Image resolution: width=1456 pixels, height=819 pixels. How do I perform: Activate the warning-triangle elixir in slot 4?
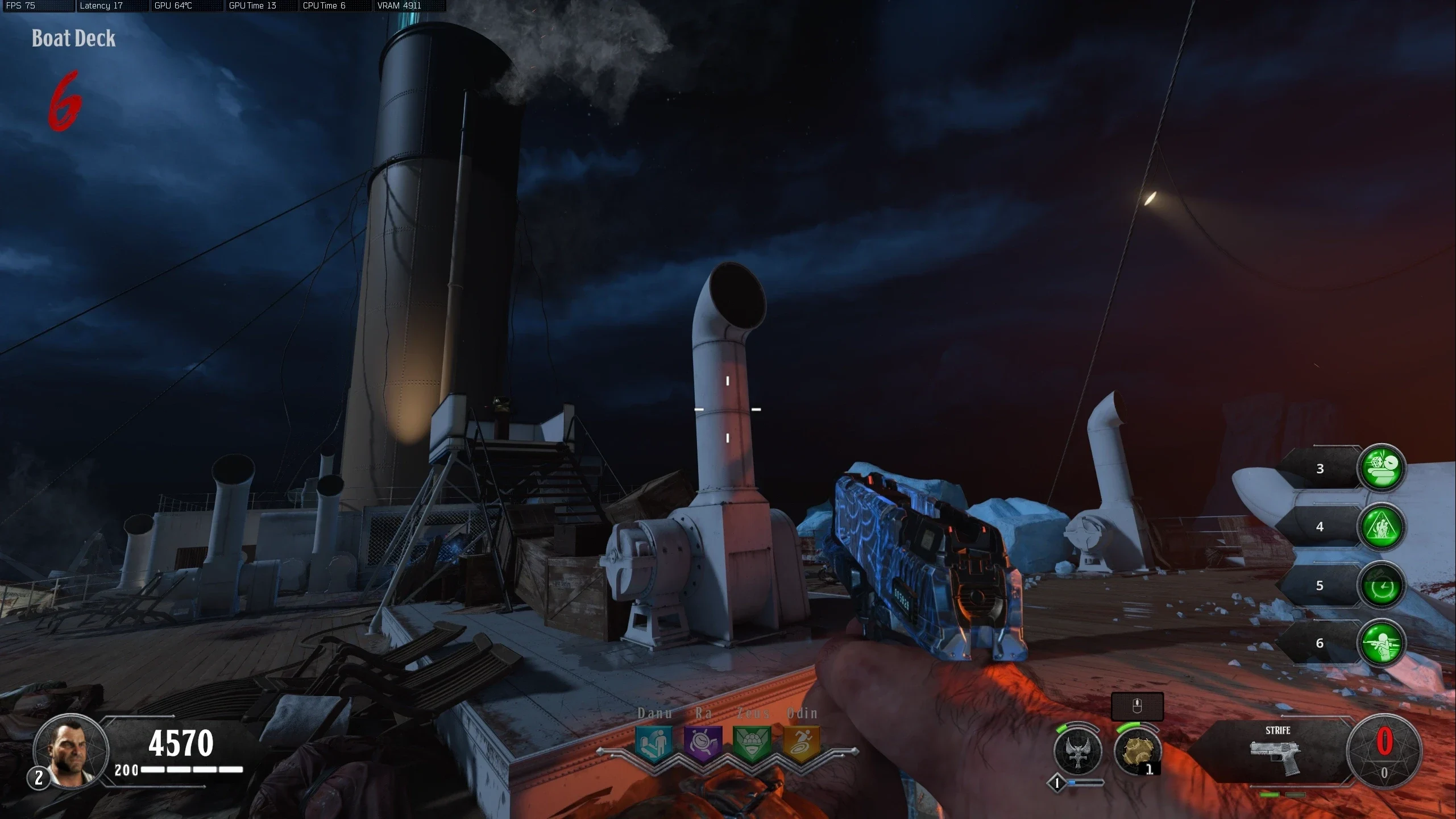click(x=1382, y=527)
